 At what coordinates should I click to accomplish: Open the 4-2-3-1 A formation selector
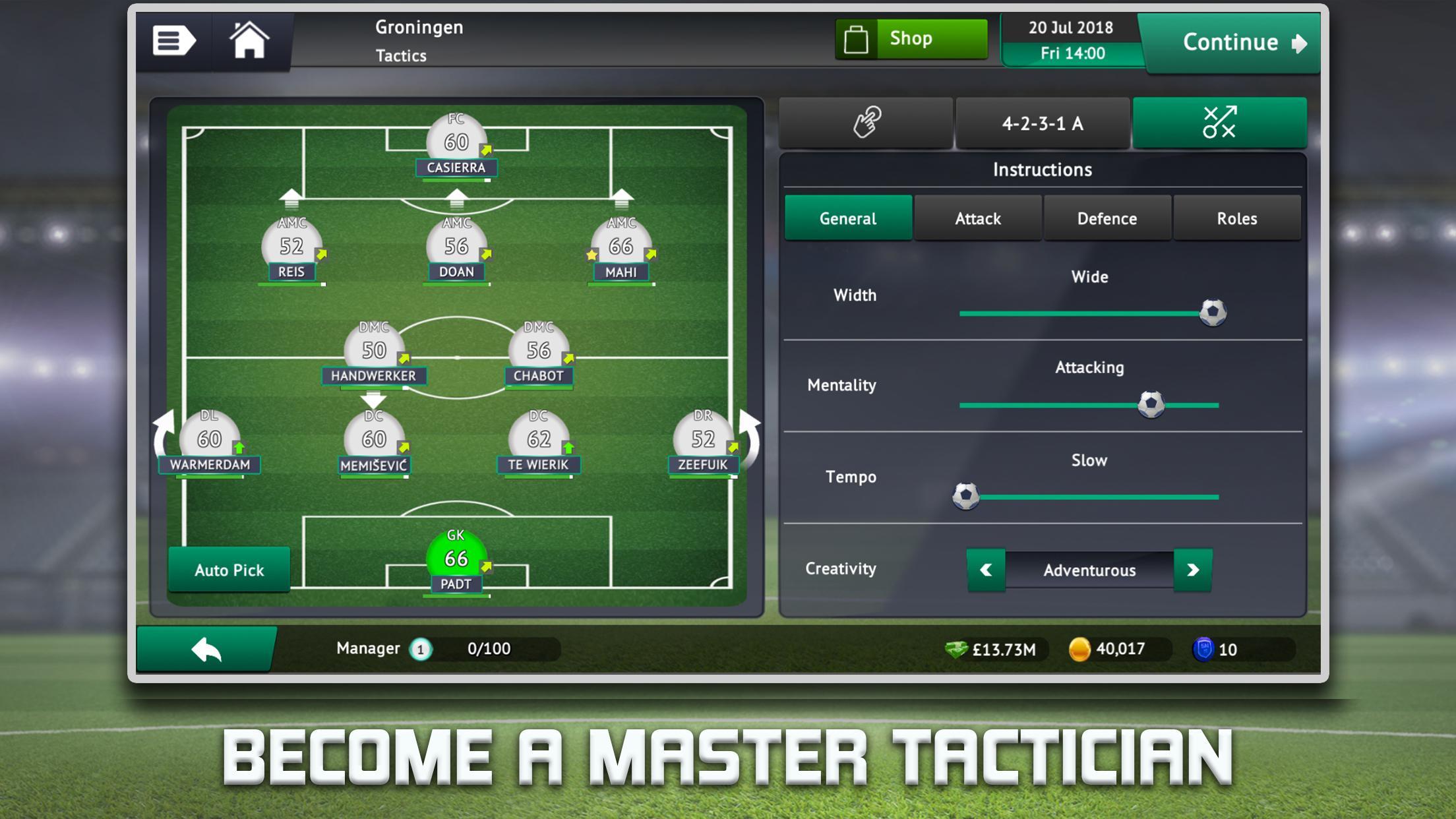coord(1043,123)
